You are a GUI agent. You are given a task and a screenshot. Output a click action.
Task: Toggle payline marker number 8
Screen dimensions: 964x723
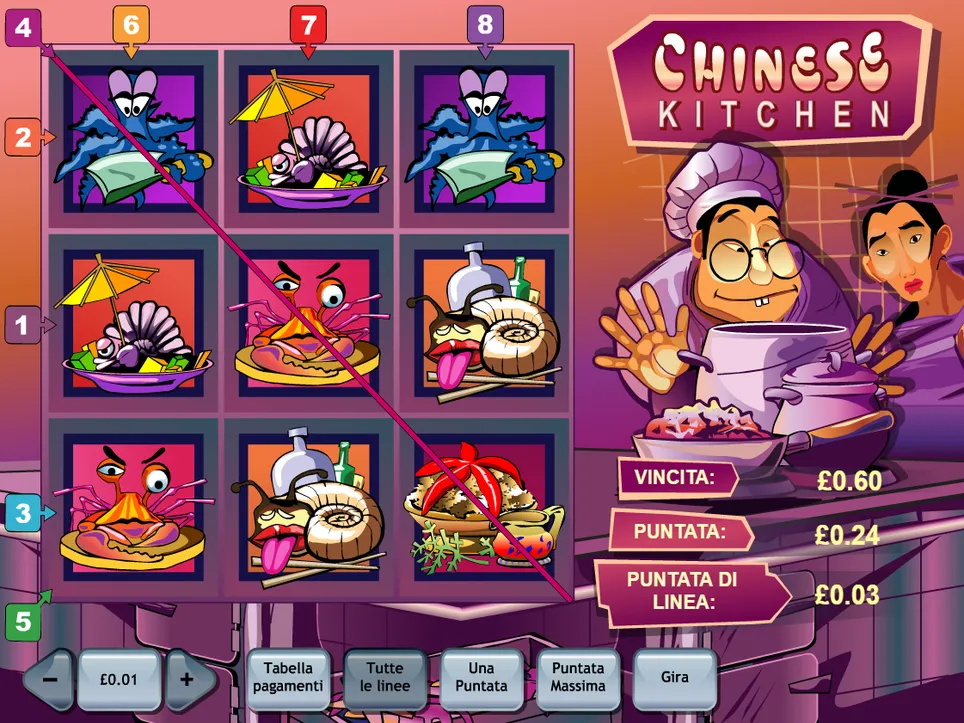[485, 24]
